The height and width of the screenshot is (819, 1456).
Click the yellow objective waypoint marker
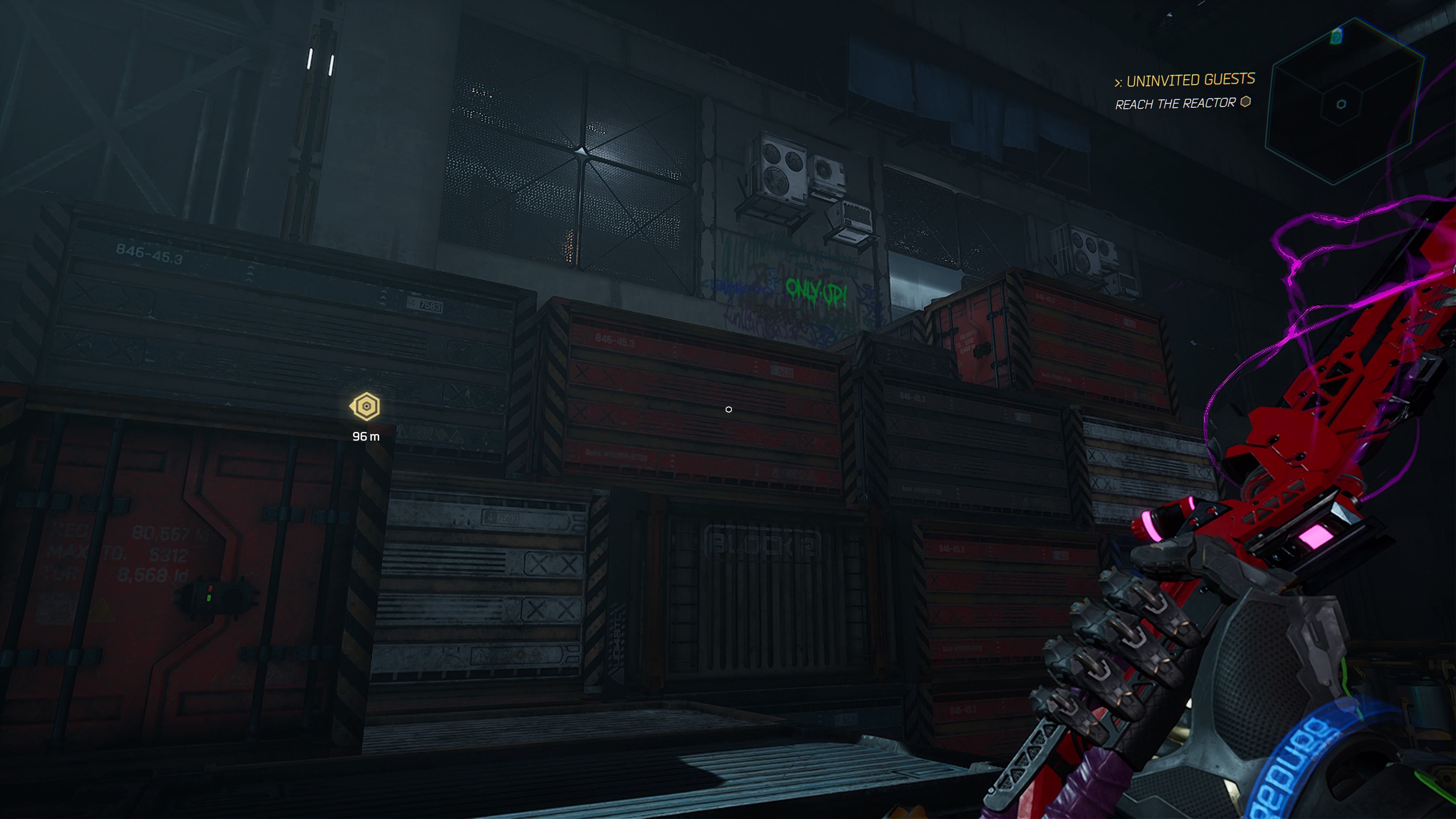coord(366,406)
